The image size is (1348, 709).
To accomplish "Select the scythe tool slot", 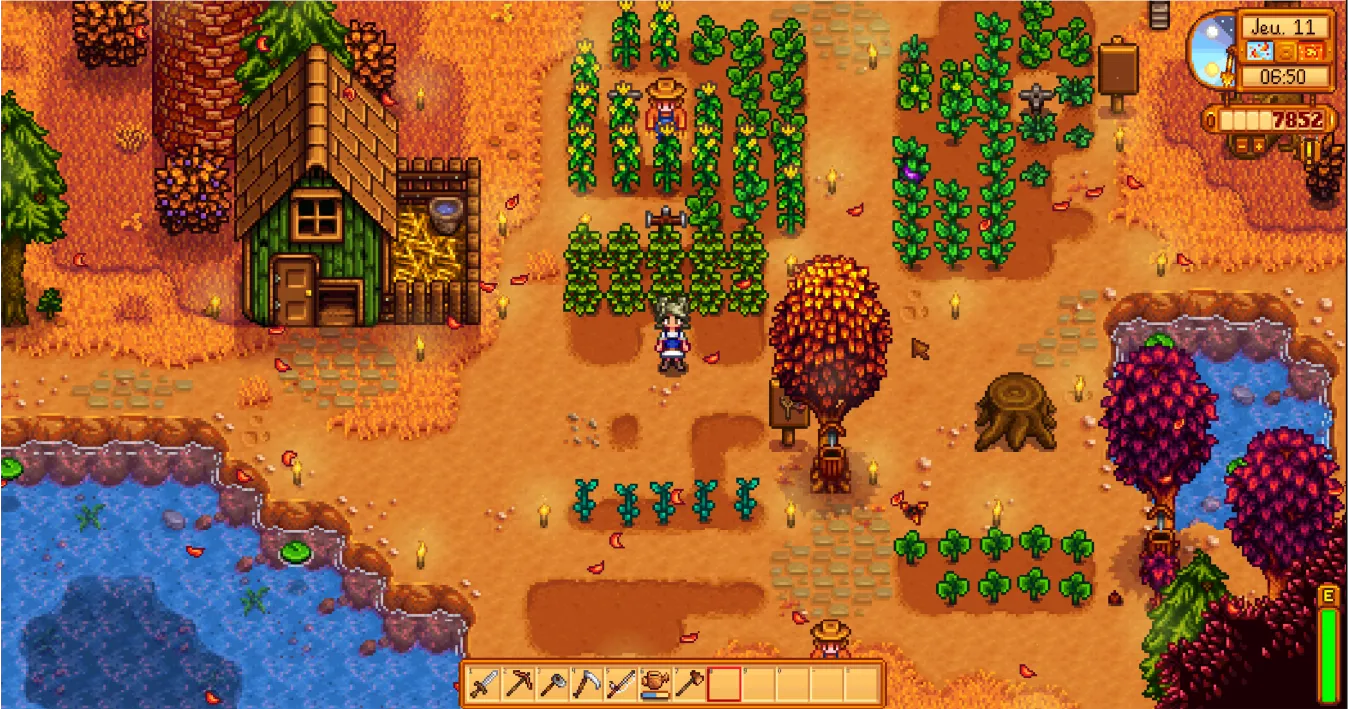I will click(587, 684).
